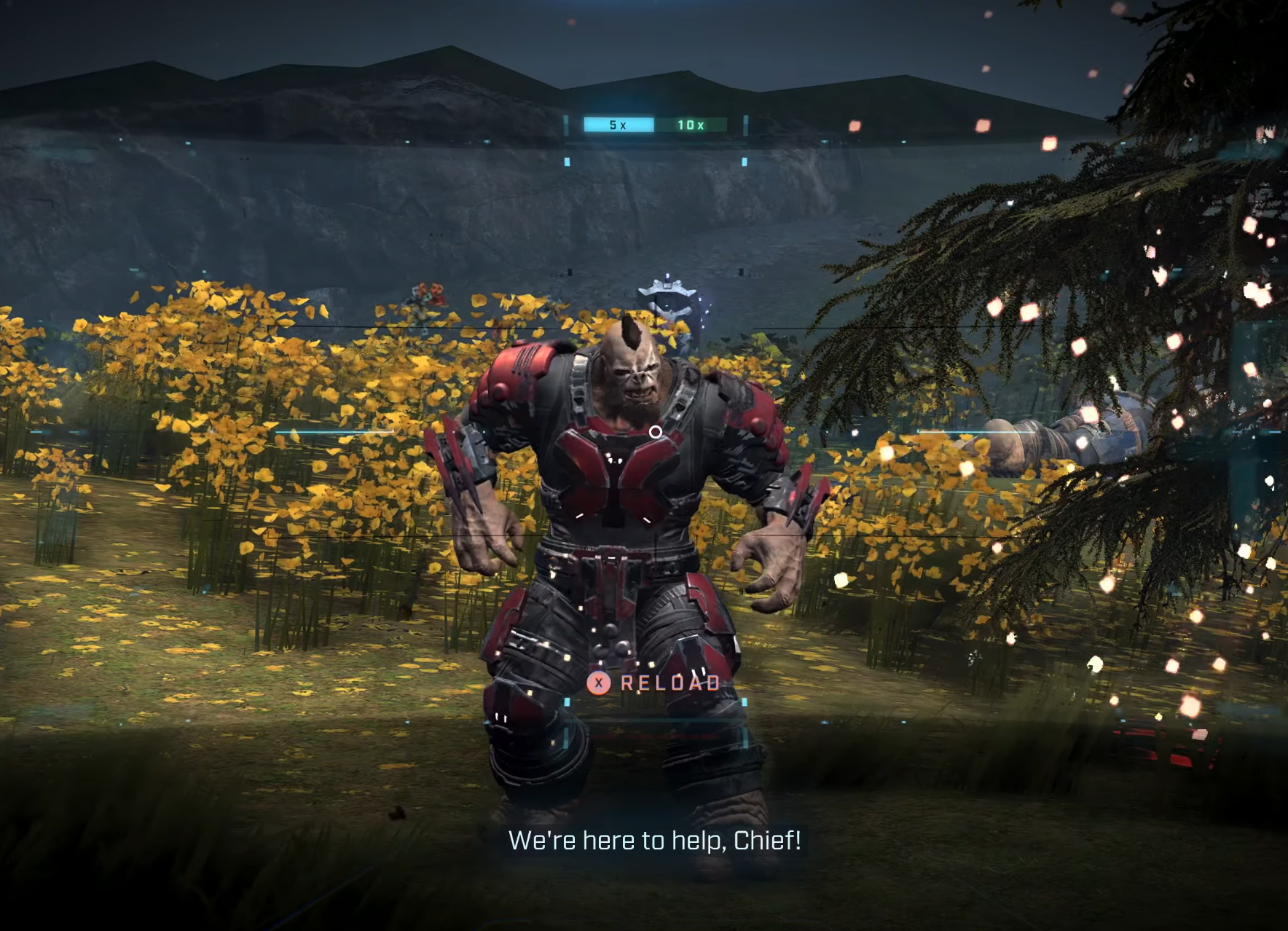Switch to the 10x scope zoom
The image size is (1288, 931).
[691, 125]
